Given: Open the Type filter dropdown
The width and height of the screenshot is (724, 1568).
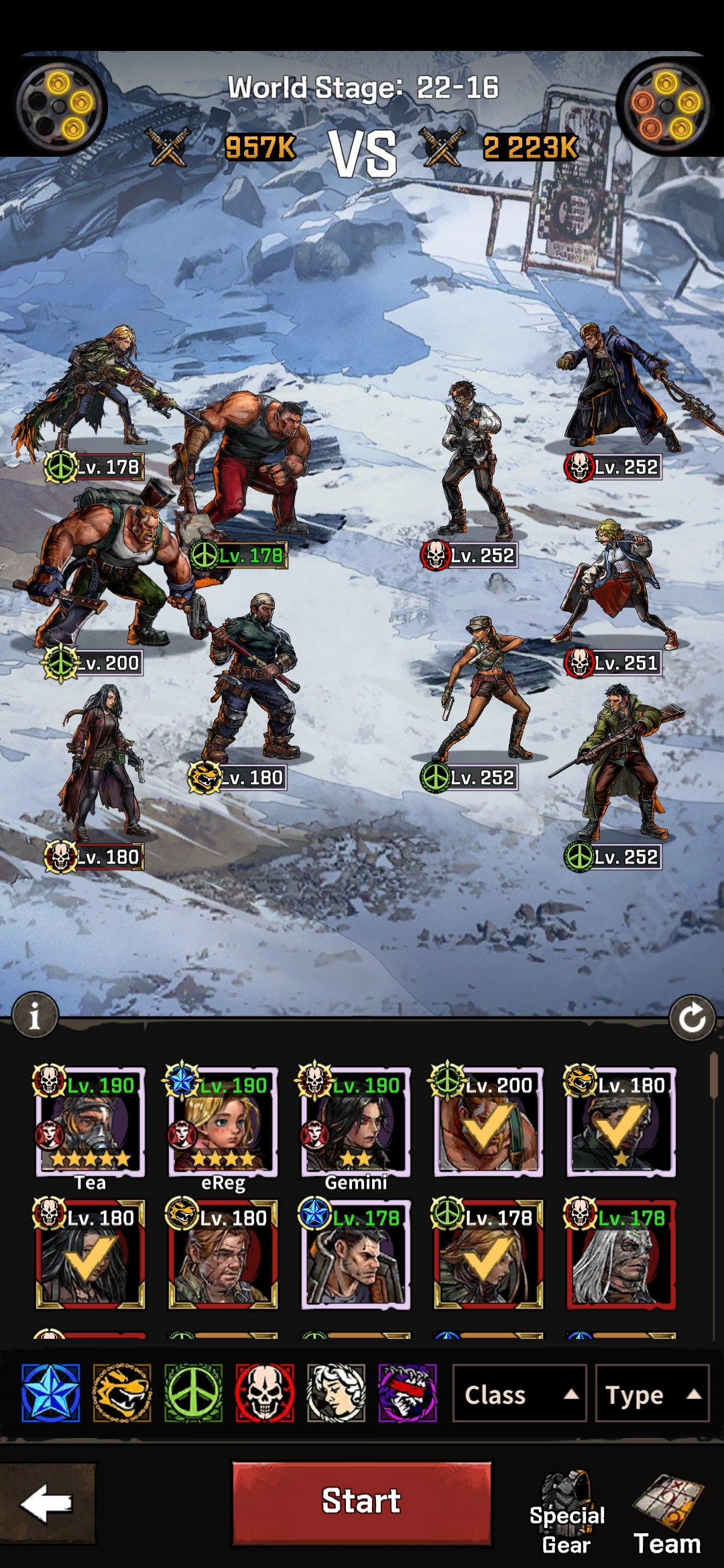Looking at the screenshot, I should point(652,1394).
